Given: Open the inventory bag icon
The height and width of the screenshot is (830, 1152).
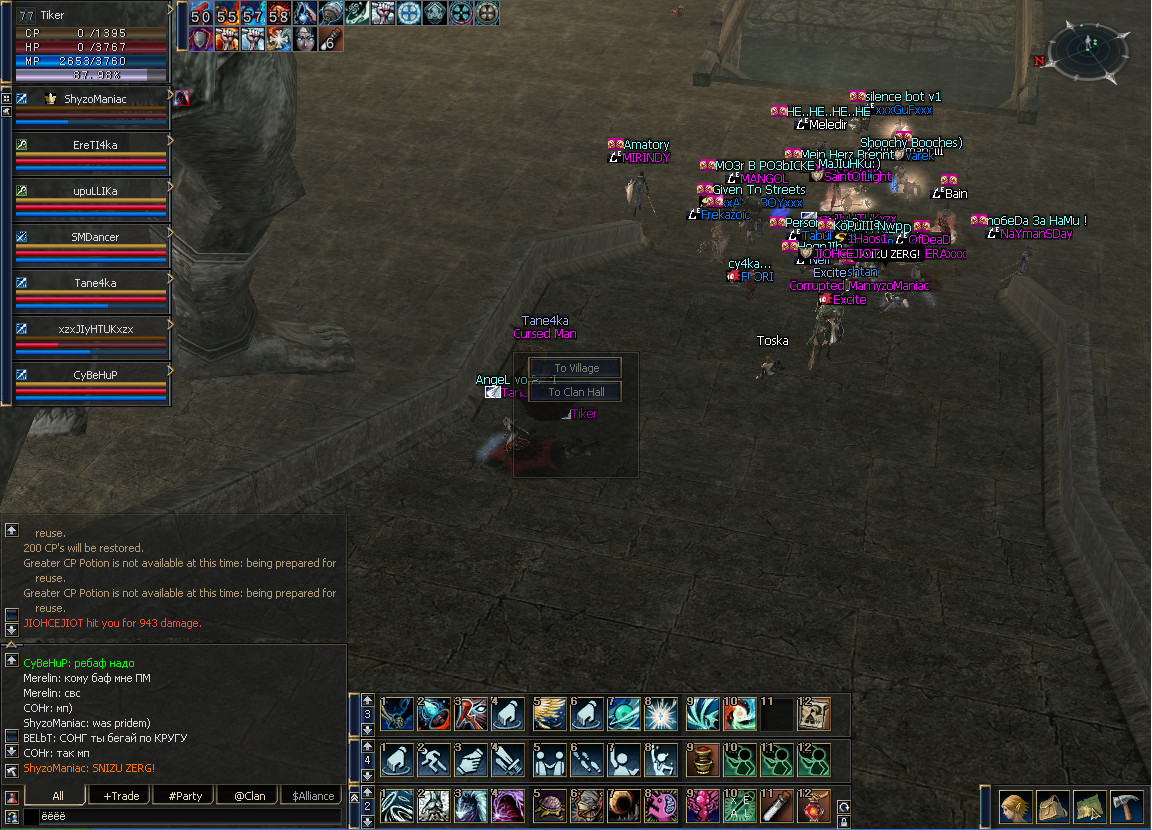Looking at the screenshot, I should coord(1052,806).
